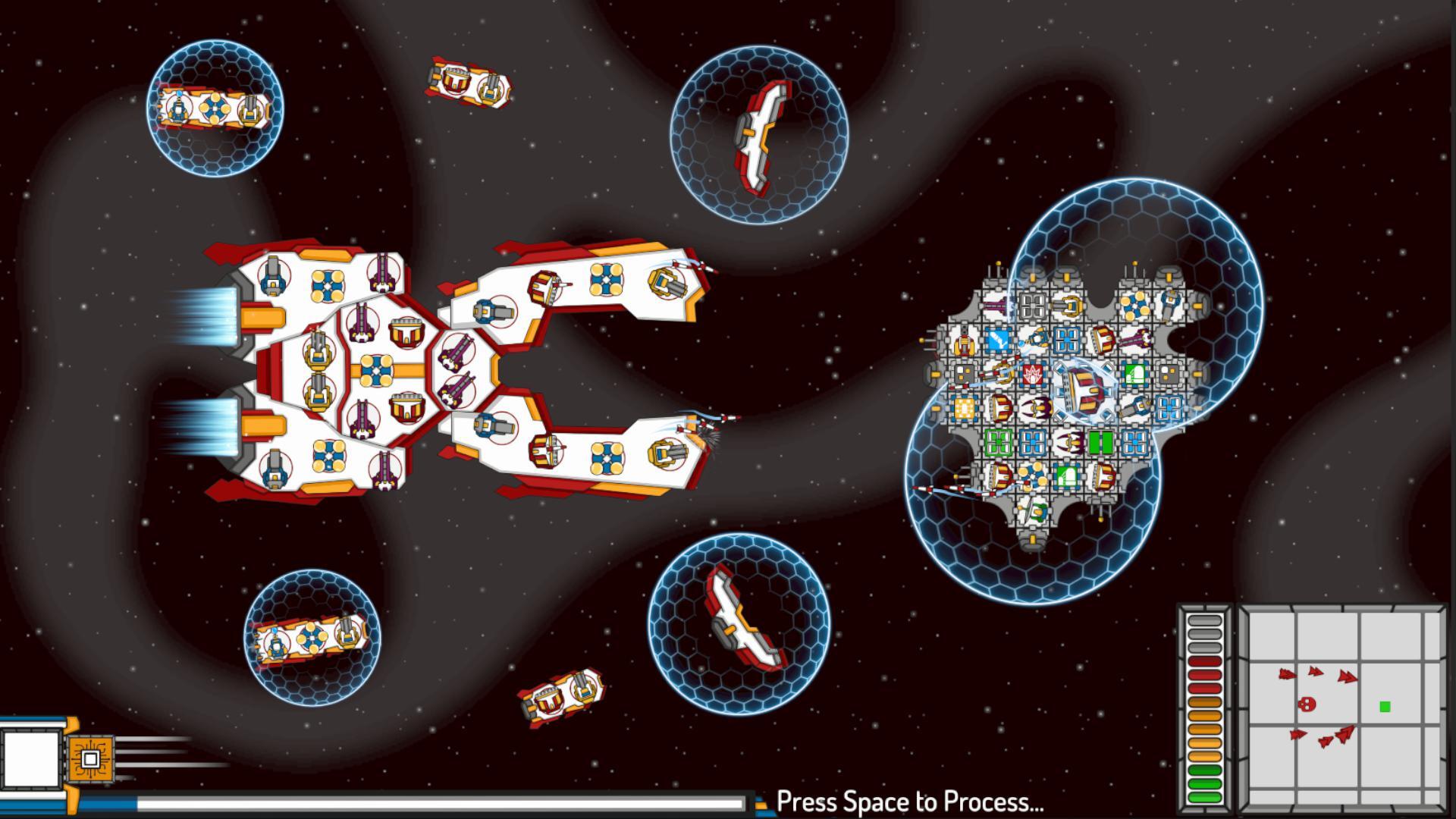Viewport: 1456px width, 819px height.
Task: Click the green battery tile on the station
Action: click(1101, 442)
